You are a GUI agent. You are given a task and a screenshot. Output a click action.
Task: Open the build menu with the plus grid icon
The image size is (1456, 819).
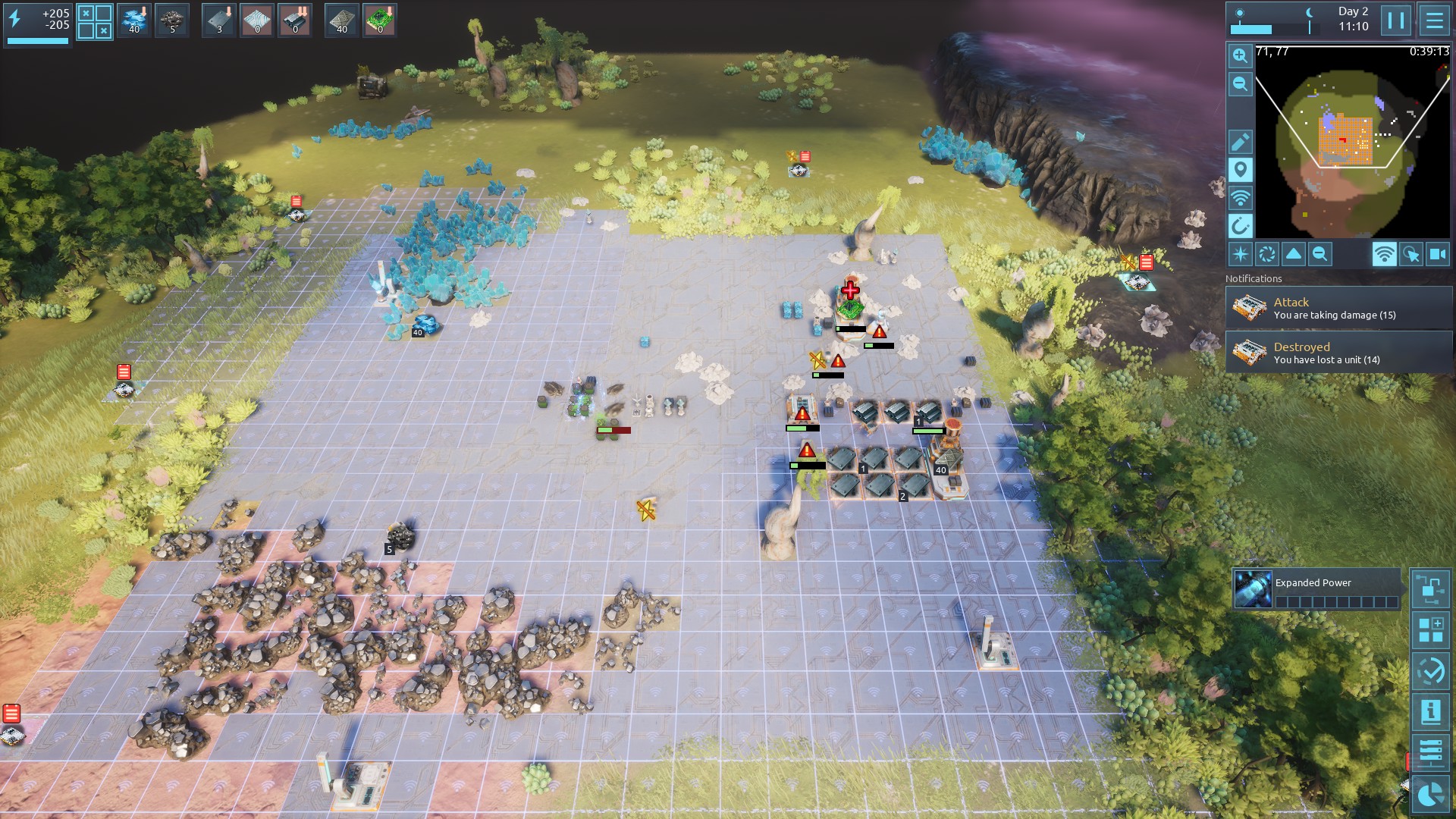point(1430,630)
